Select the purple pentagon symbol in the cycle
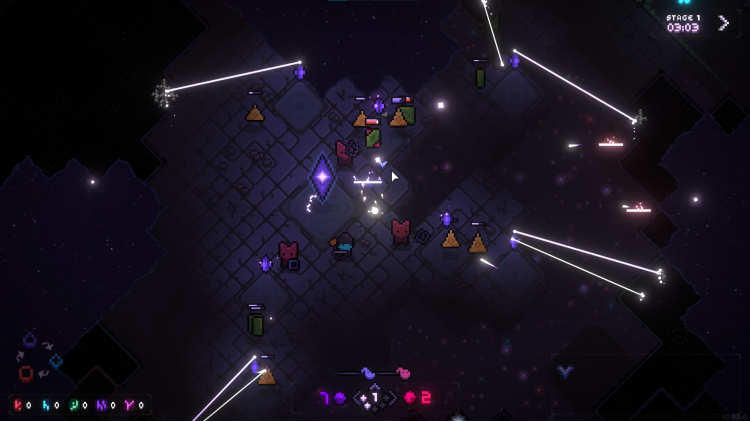The height and width of the screenshot is (422, 750). click(x=30, y=340)
